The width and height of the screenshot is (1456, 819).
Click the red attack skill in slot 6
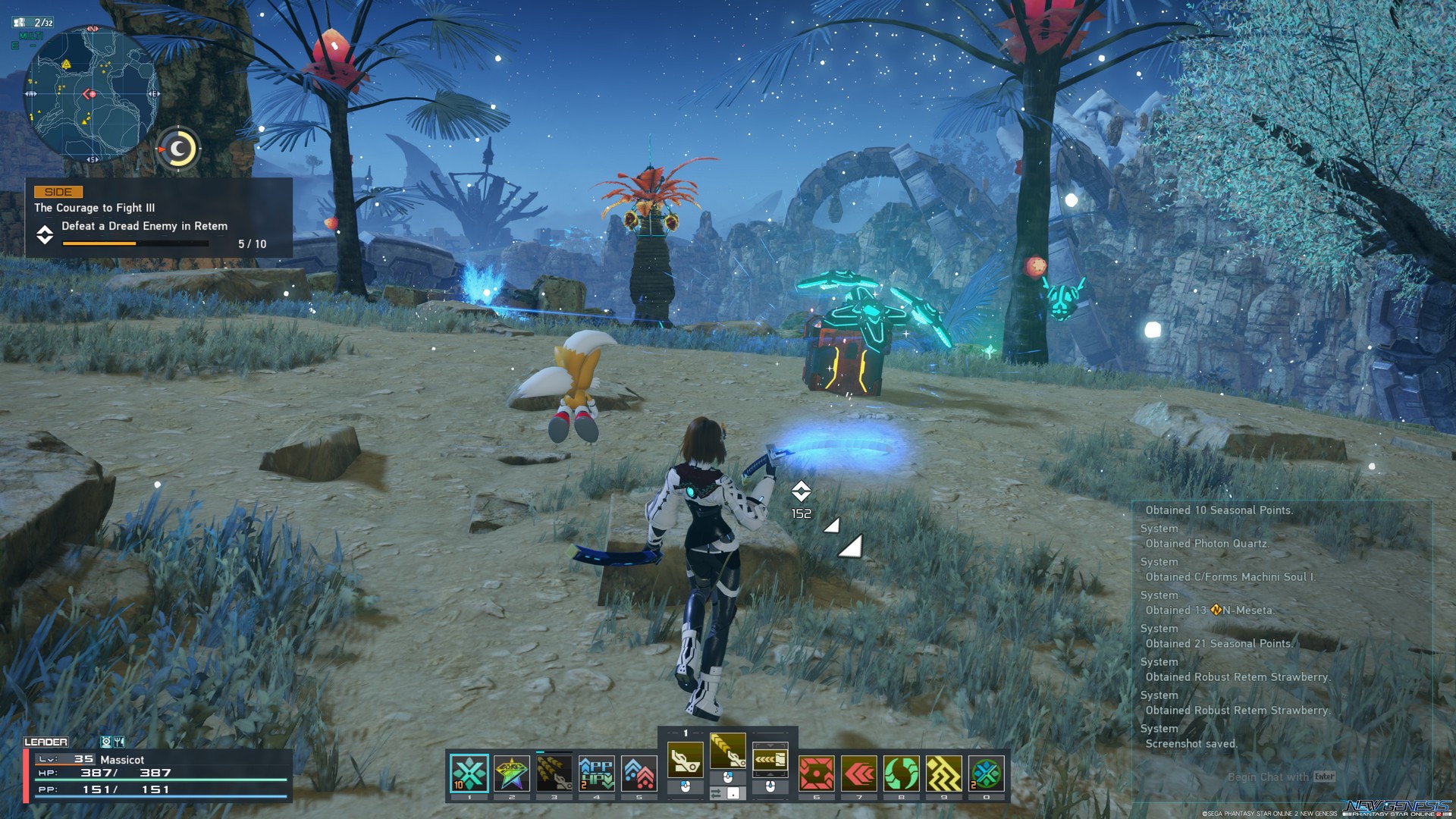(x=816, y=772)
